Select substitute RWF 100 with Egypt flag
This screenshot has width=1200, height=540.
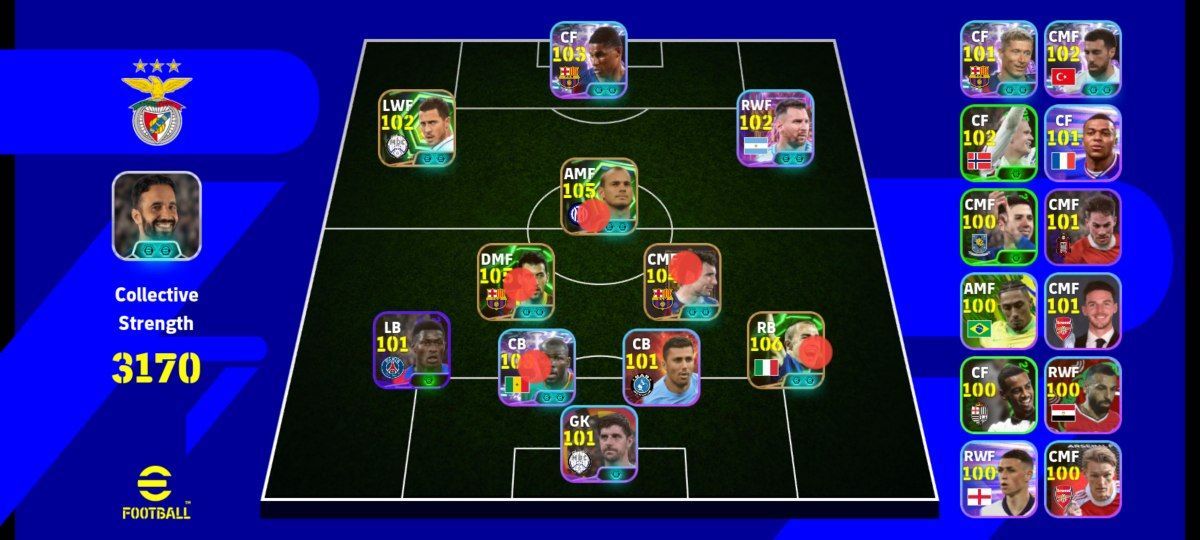point(1082,394)
